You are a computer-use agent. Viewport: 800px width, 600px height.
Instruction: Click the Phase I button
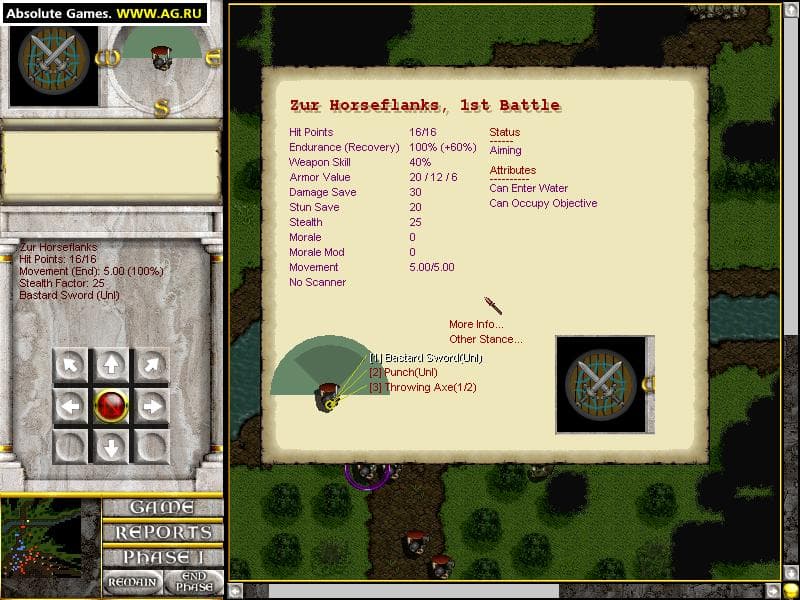point(161,557)
